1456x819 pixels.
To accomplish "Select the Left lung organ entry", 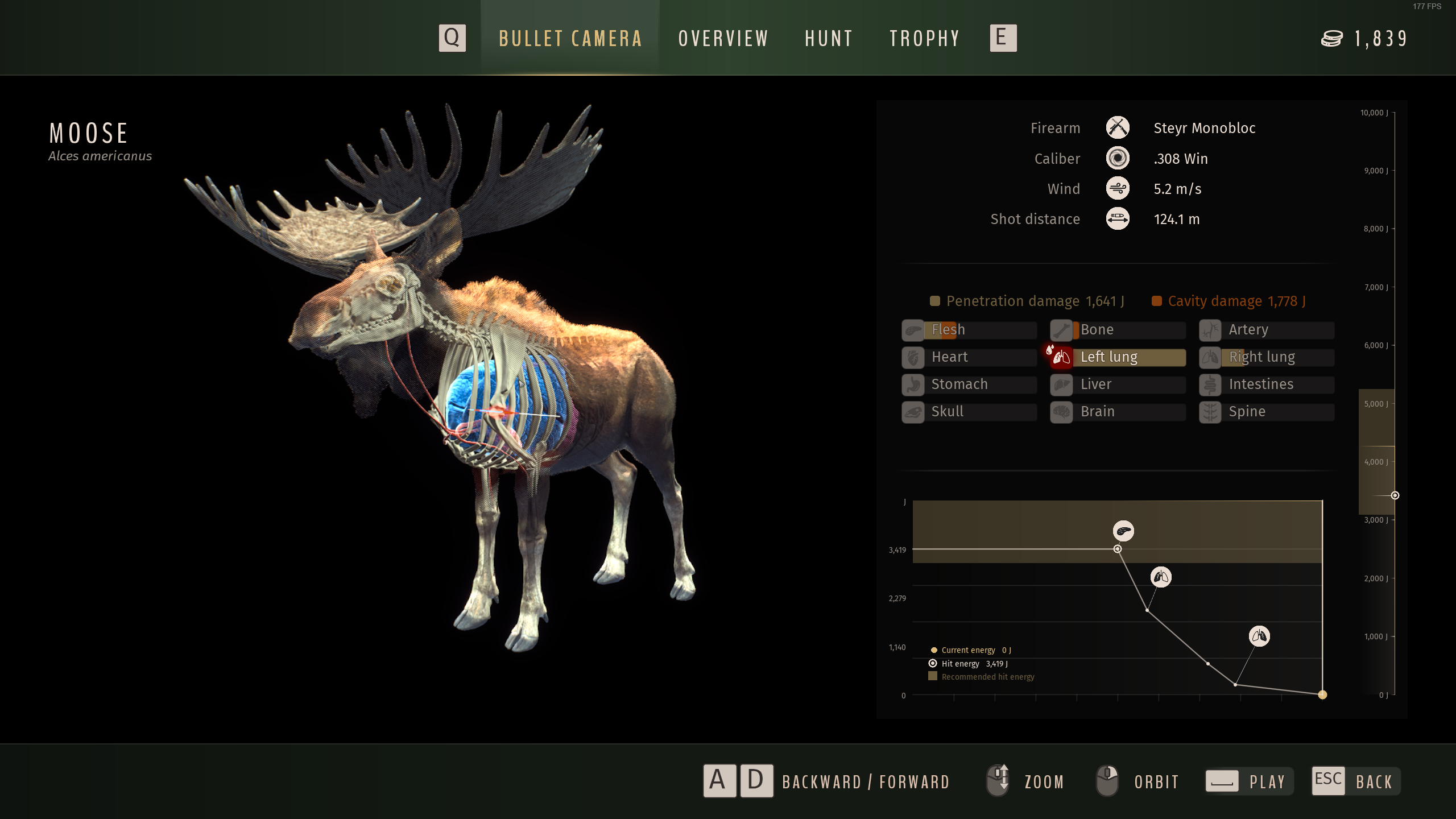I will point(1118,357).
